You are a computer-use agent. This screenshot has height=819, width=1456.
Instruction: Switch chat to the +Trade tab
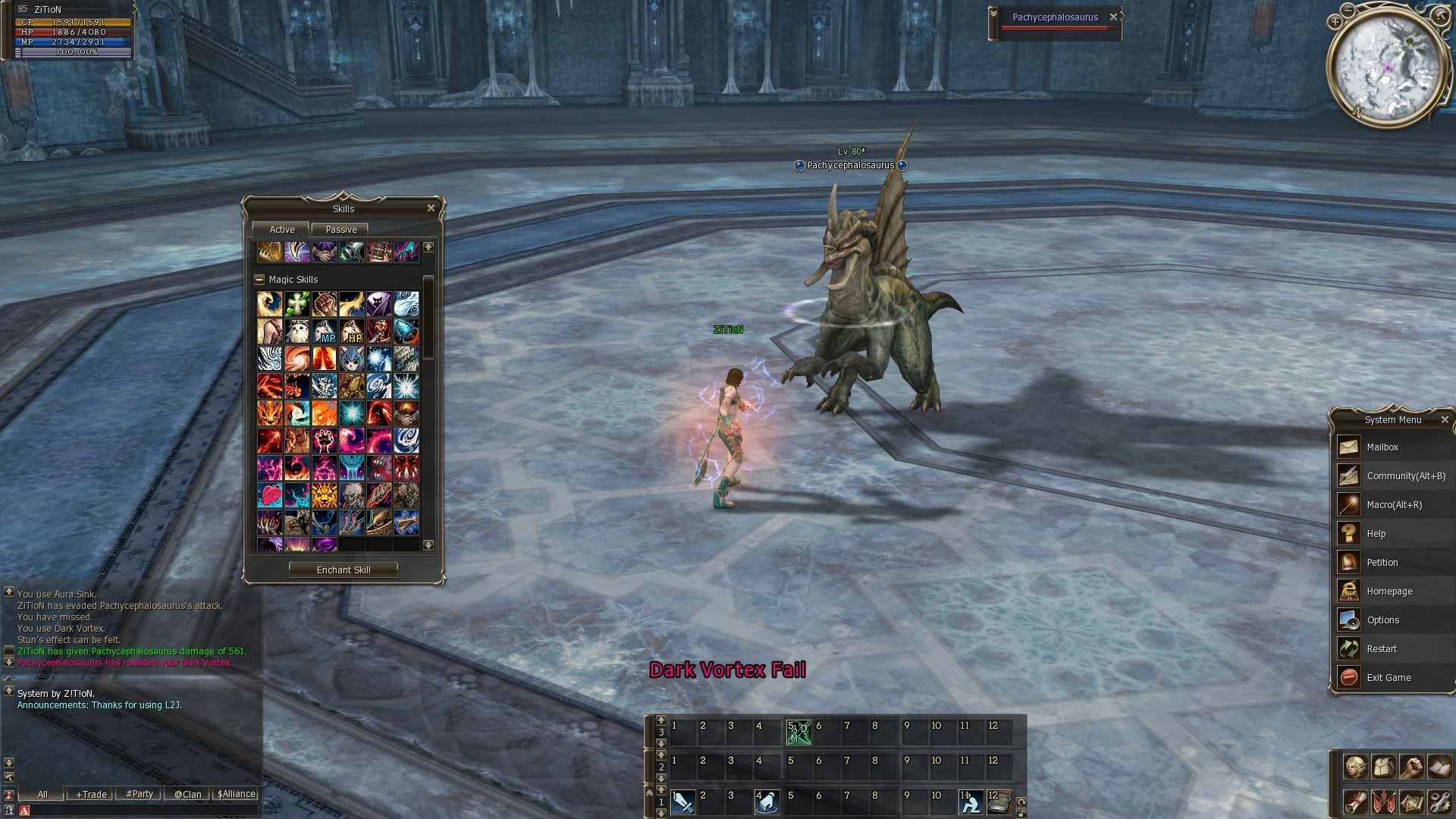pos(91,794)
